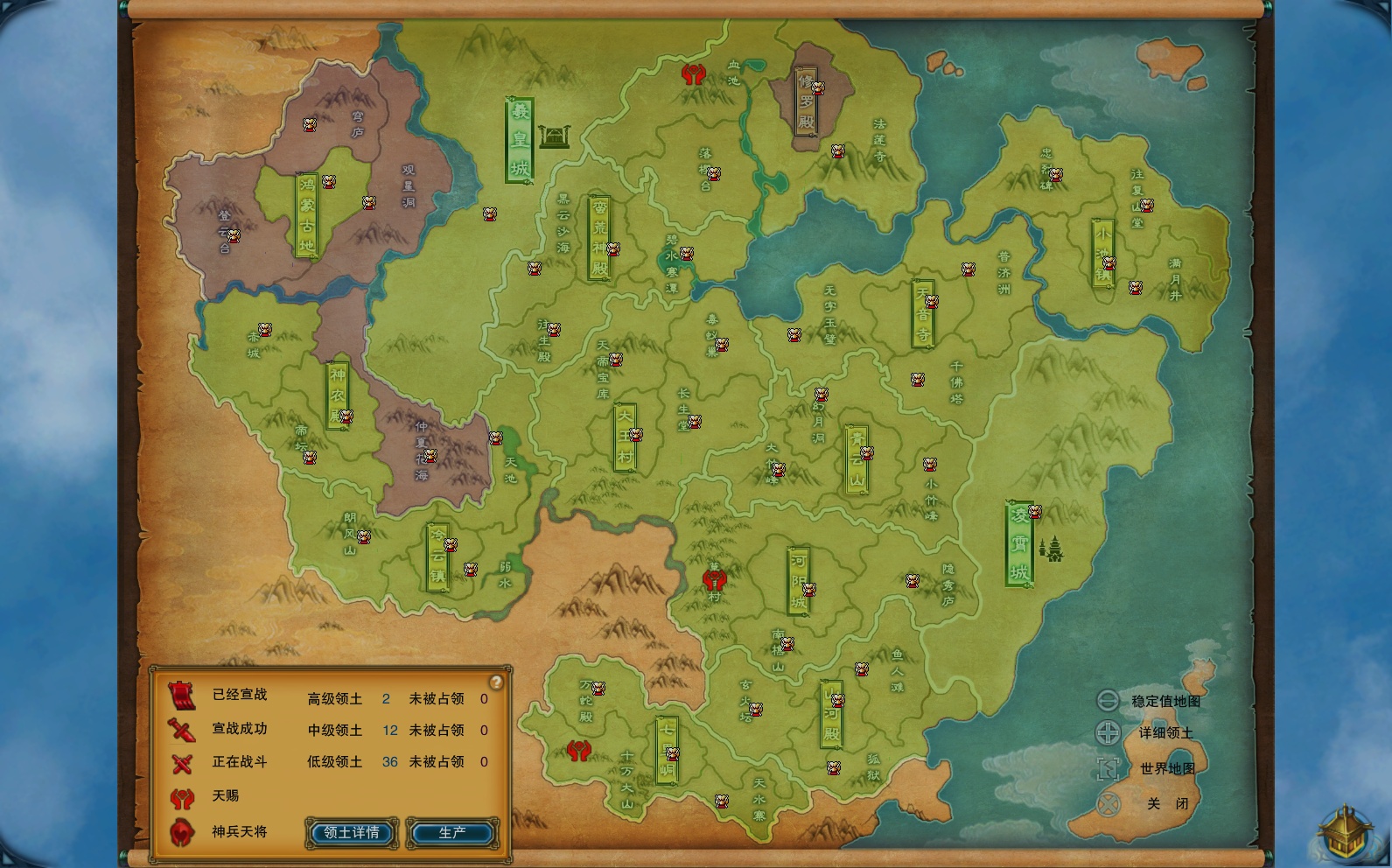This screenshot has width=1392, height=868.
Task: Select the 凌霄城 city label
Action: (x=1019, y=544)
